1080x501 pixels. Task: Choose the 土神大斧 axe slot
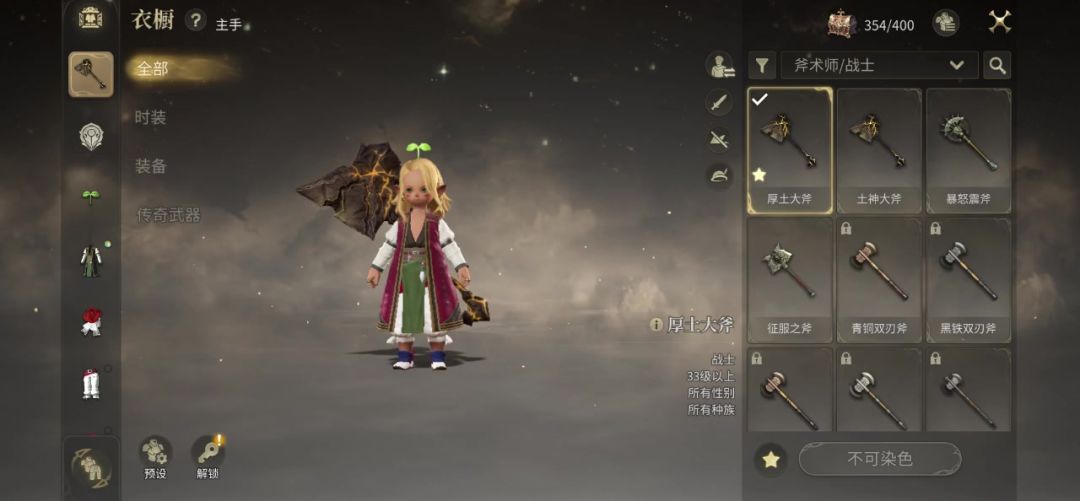click(x=879, y=150)
